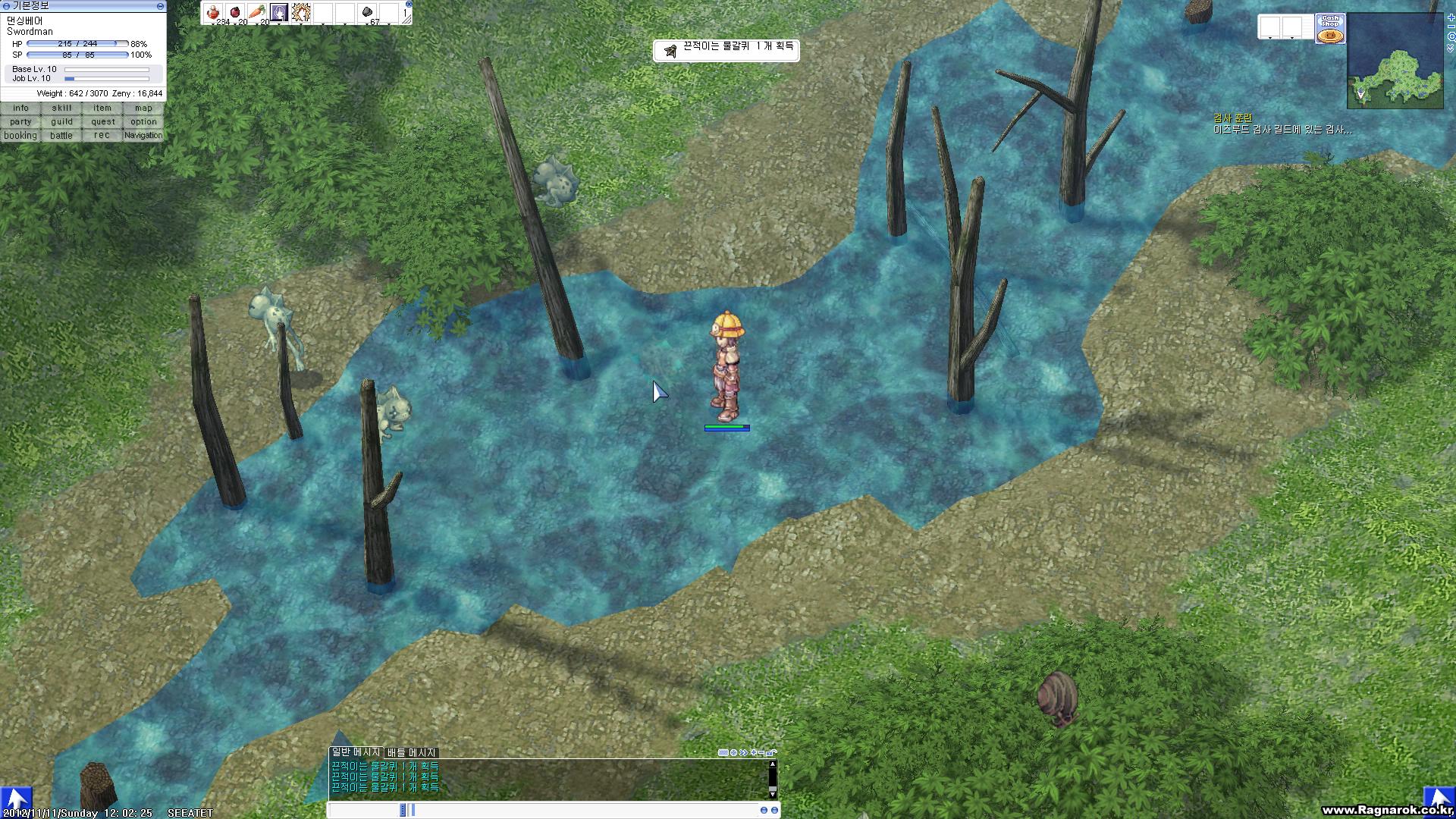Activate the white hand skill icon
Screen dimensions: 1456x819
301,12
